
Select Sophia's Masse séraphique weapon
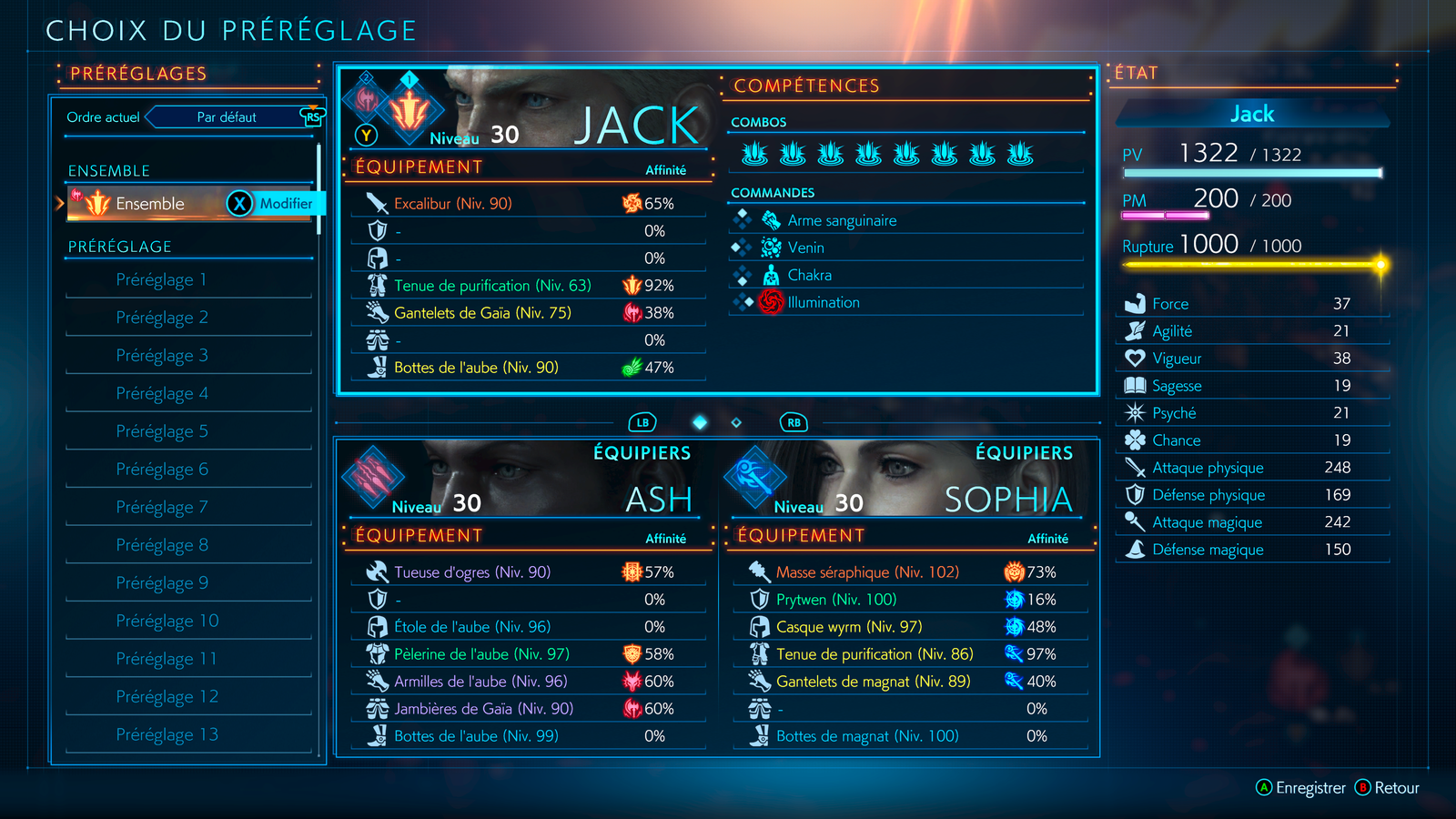(x=867, y=572)
